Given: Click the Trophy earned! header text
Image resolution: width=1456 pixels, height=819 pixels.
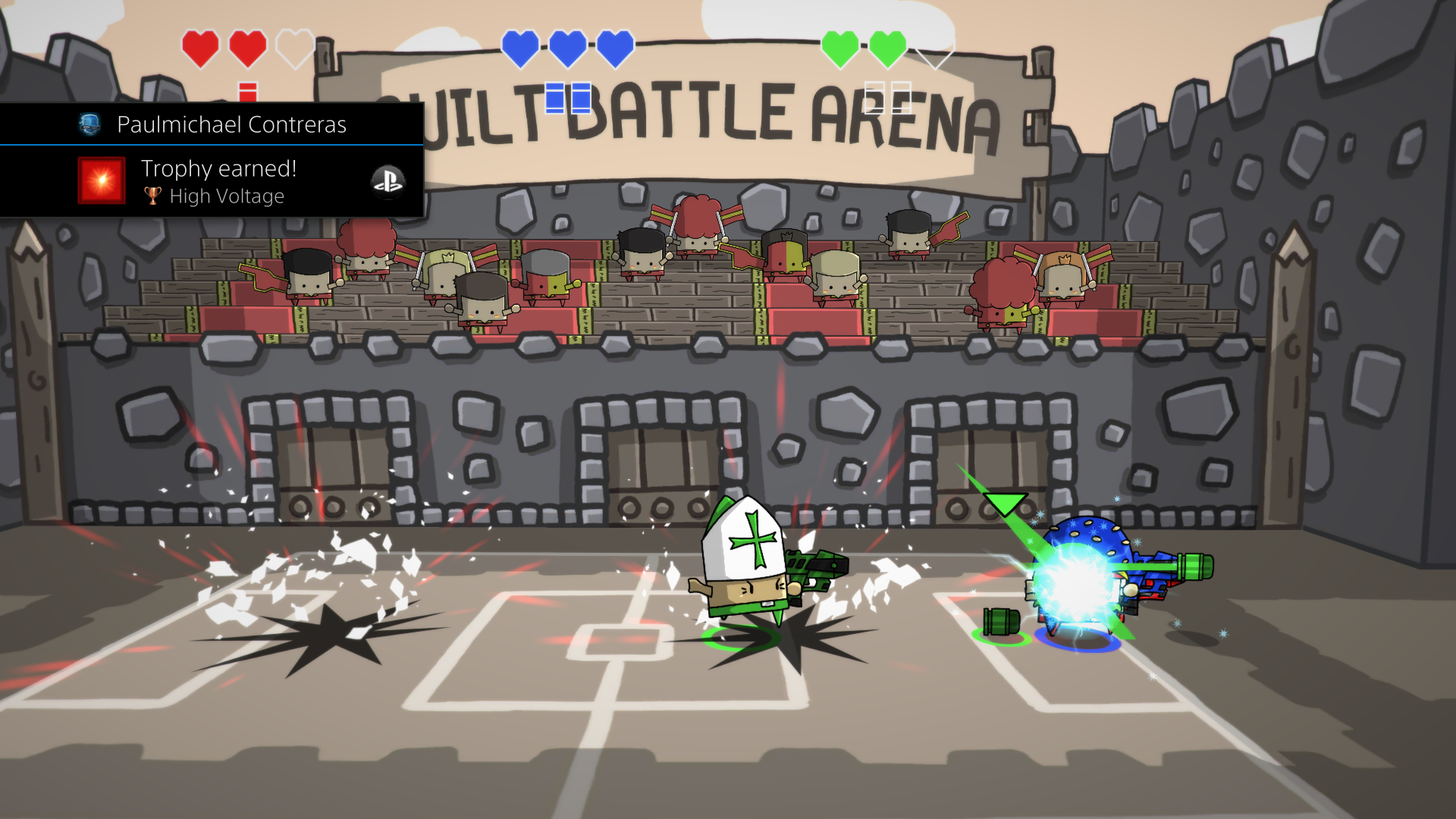Looking at the screenshot, I should click(x=219, y=168).
